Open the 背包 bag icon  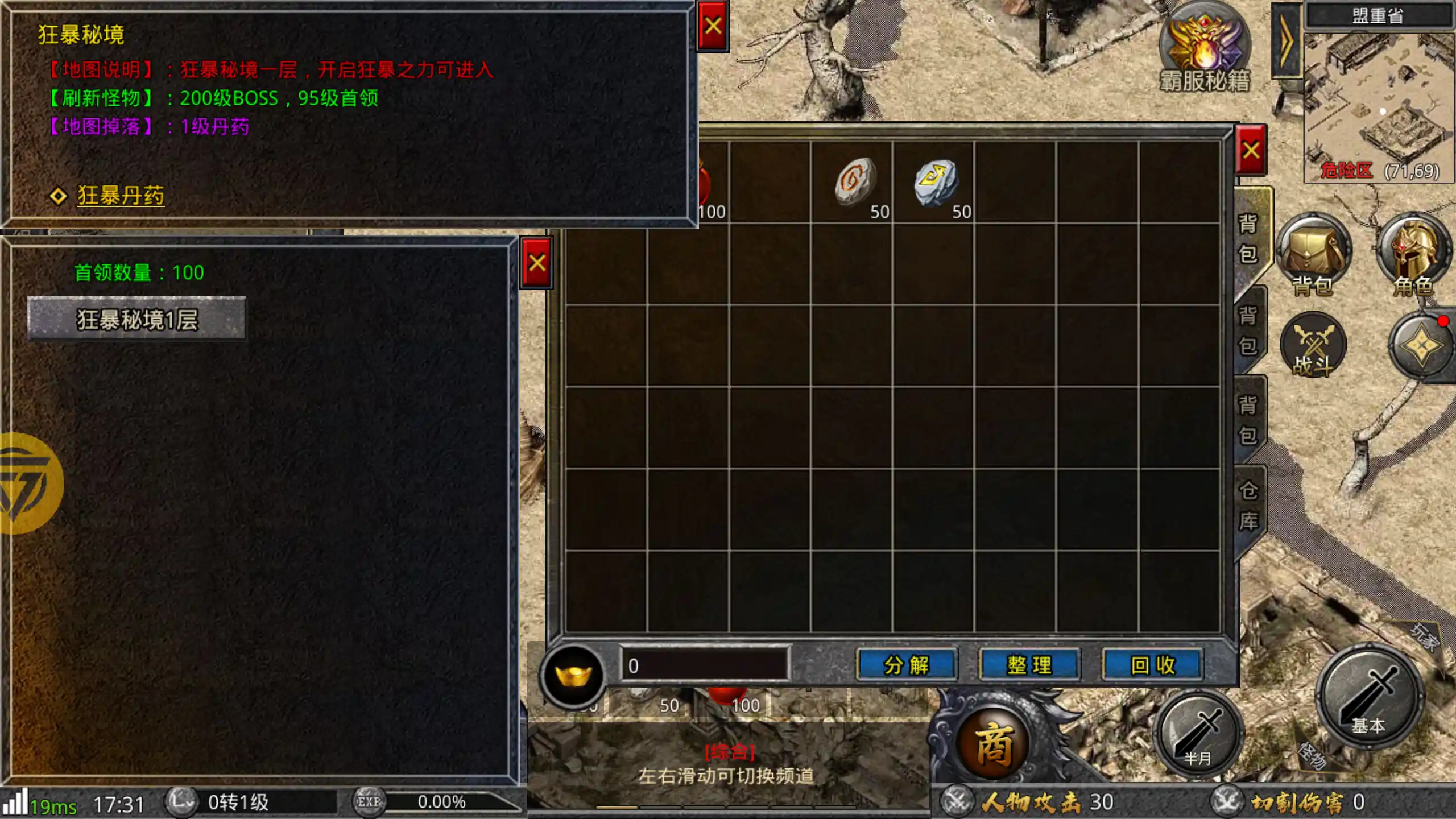[x=1313, y=254]
